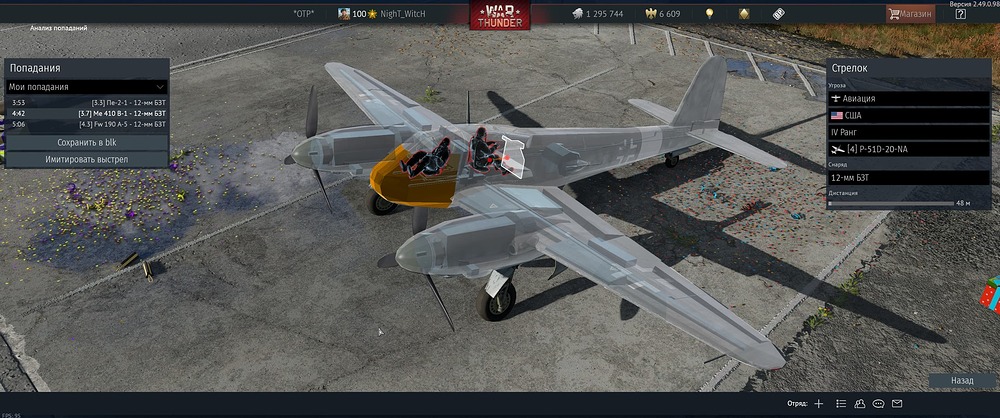Open the 'Мои попадания' dropdown
The image size is (1000, 418).
click(86, 87)
